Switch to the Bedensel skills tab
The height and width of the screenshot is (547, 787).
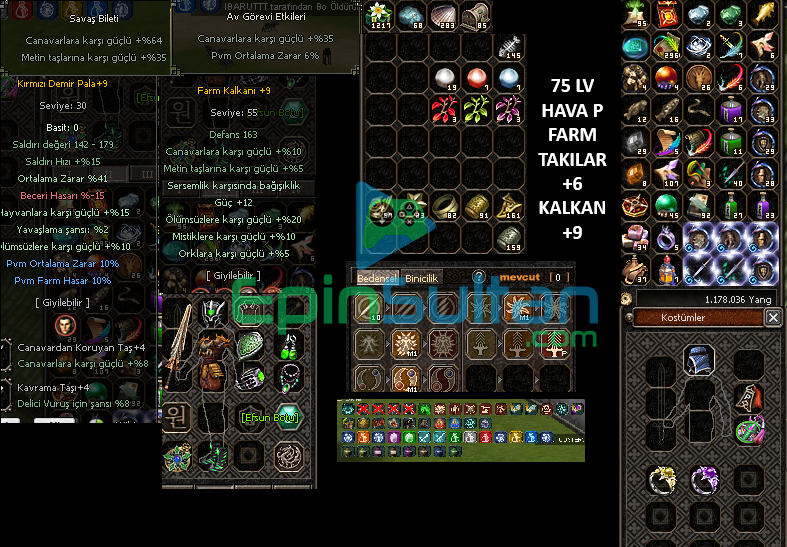tap(377, 277)
